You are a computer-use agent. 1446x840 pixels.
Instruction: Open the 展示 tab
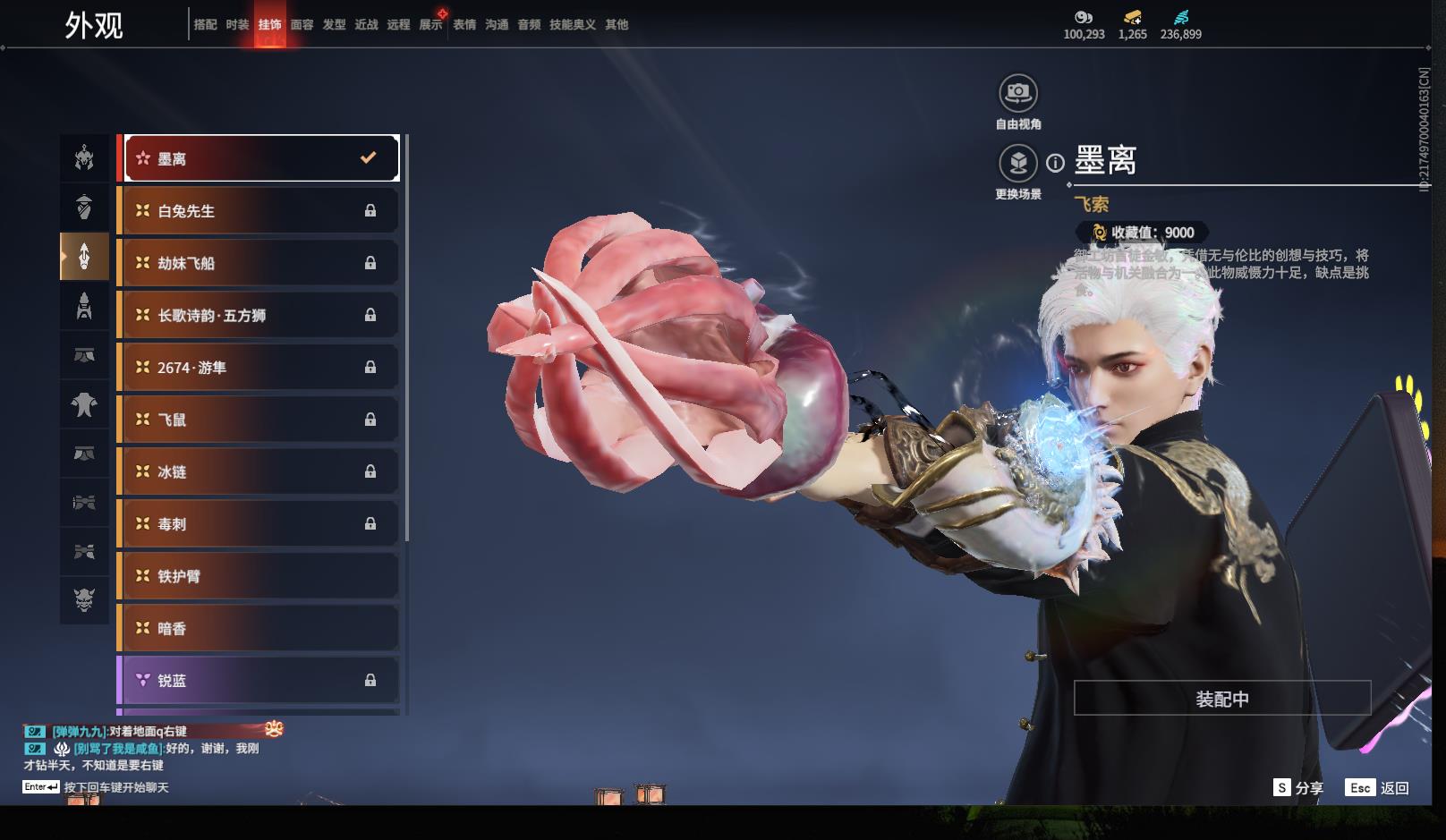click(x=430, y=25)
